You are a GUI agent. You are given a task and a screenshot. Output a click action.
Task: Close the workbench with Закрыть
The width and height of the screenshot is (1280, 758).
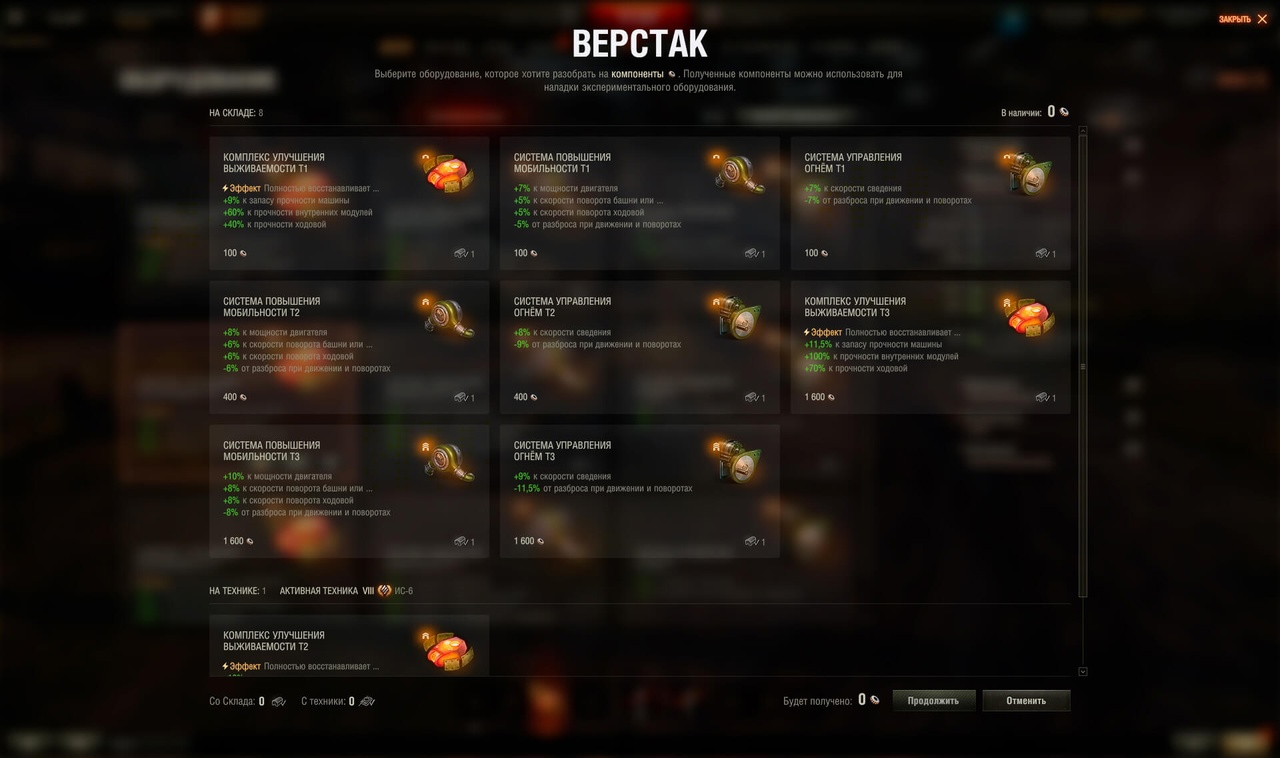click(1243, 19)
